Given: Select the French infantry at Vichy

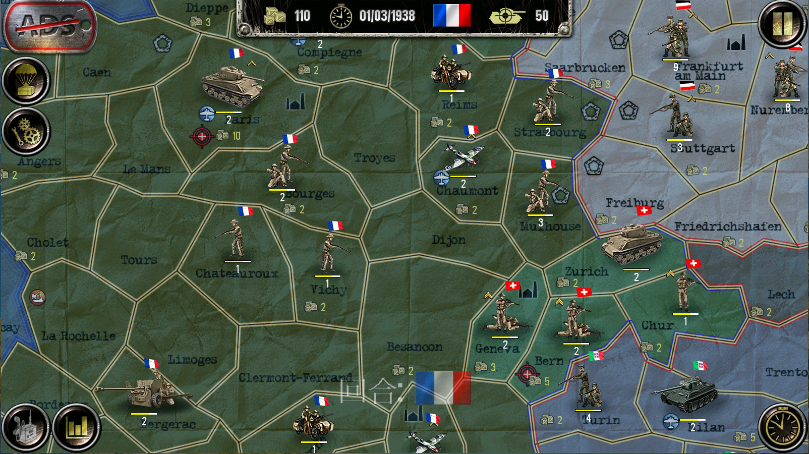Looking at the screenshot, I should (330, 252).
